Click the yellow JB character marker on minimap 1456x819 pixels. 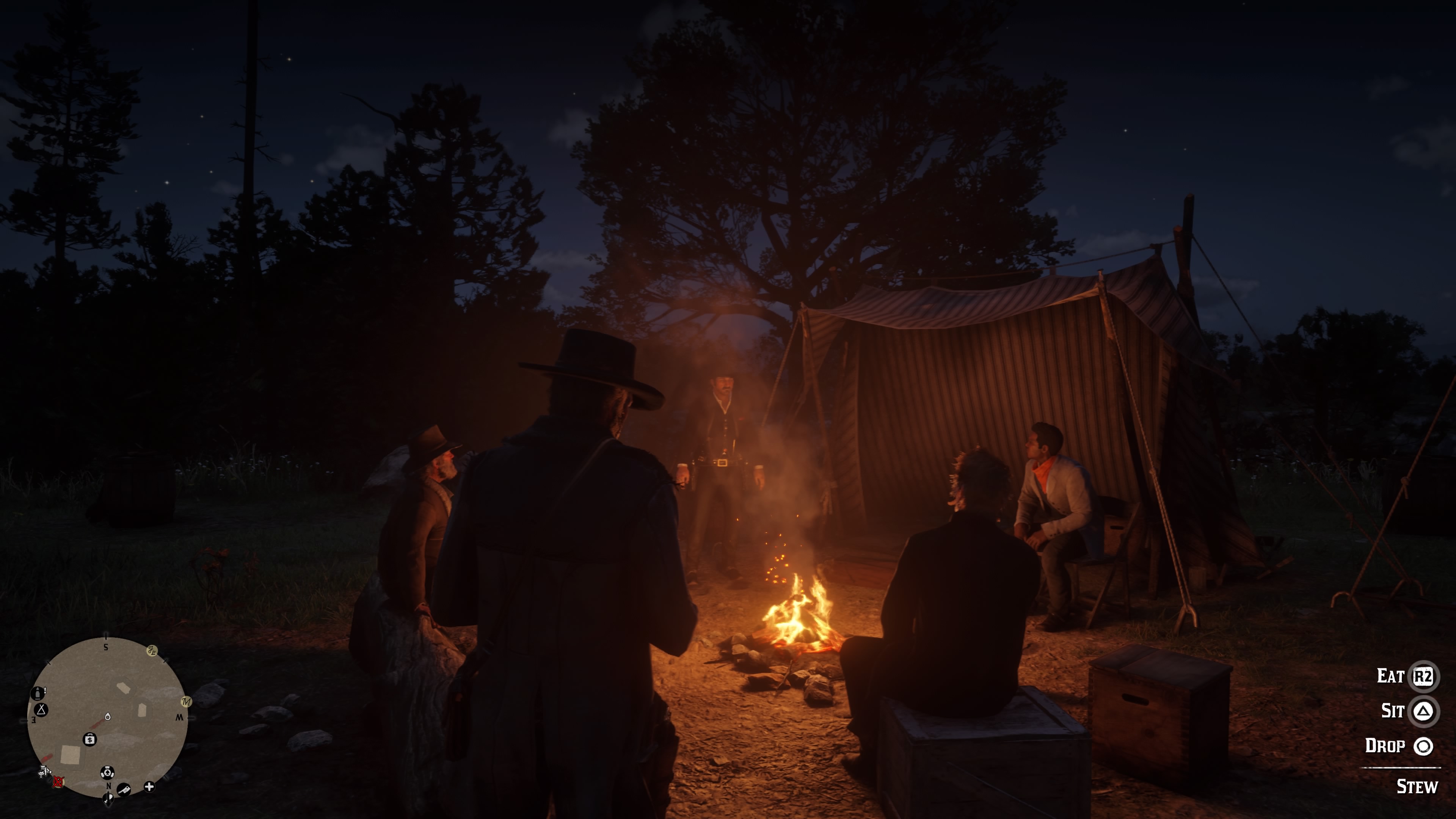tap(152, 651)
